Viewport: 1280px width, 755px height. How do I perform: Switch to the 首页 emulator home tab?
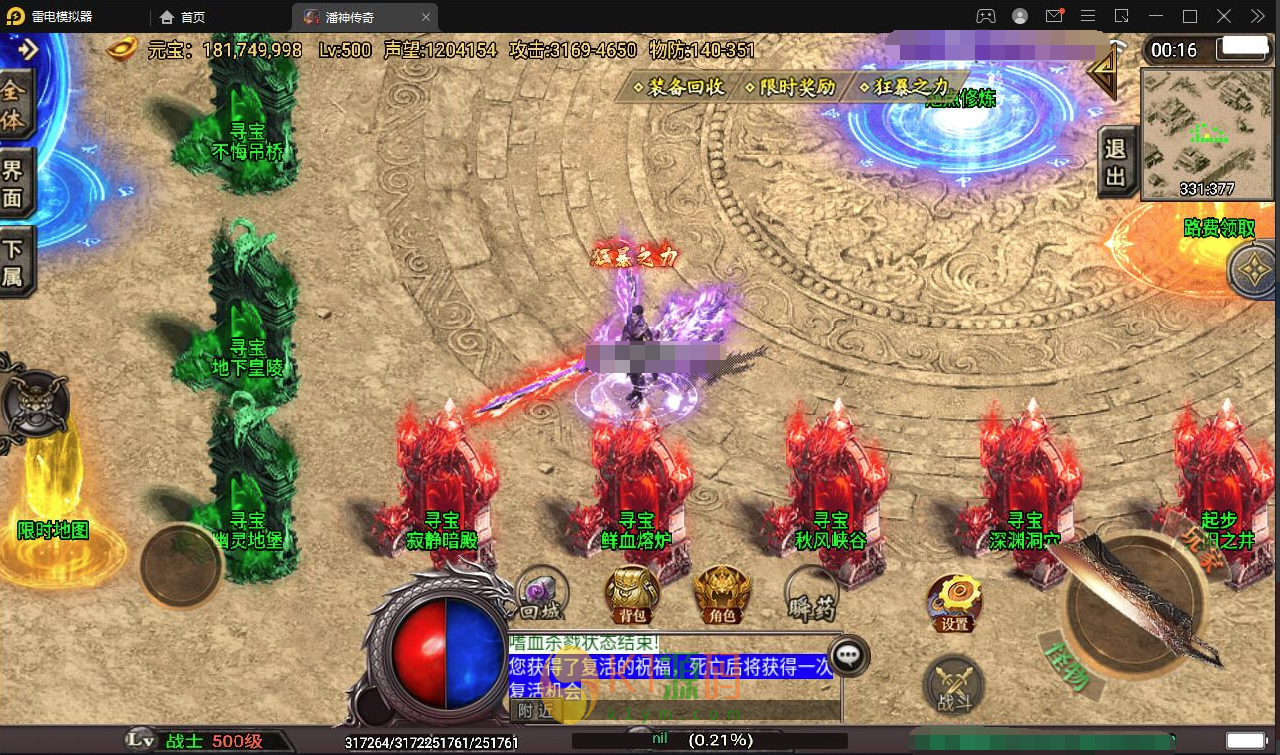click(x=184, y=17)
